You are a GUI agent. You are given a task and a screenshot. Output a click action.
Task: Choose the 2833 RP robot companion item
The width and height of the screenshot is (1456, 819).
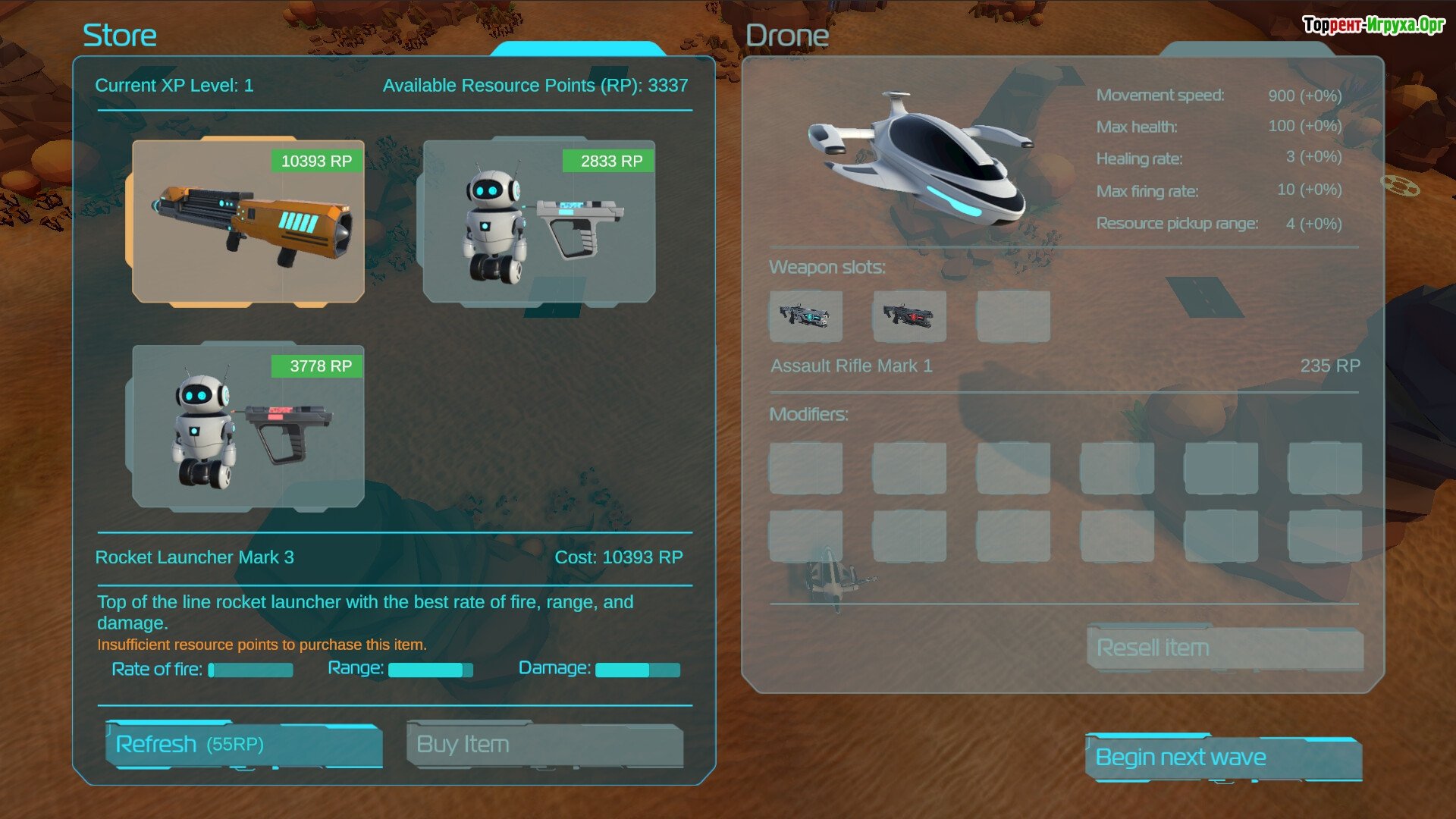539,221
